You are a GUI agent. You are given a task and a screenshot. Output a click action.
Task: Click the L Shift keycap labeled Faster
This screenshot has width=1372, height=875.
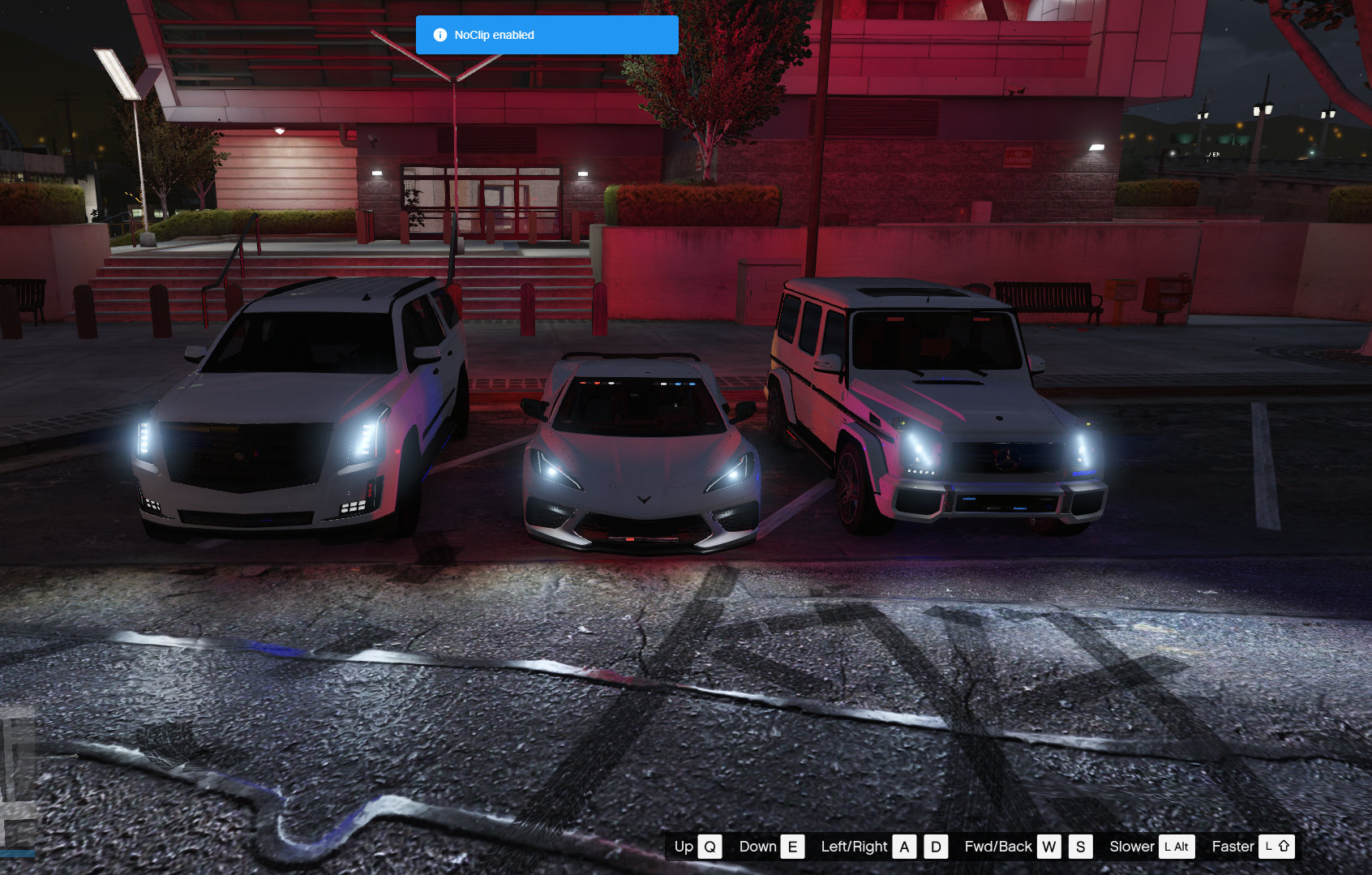(1278, 847)
